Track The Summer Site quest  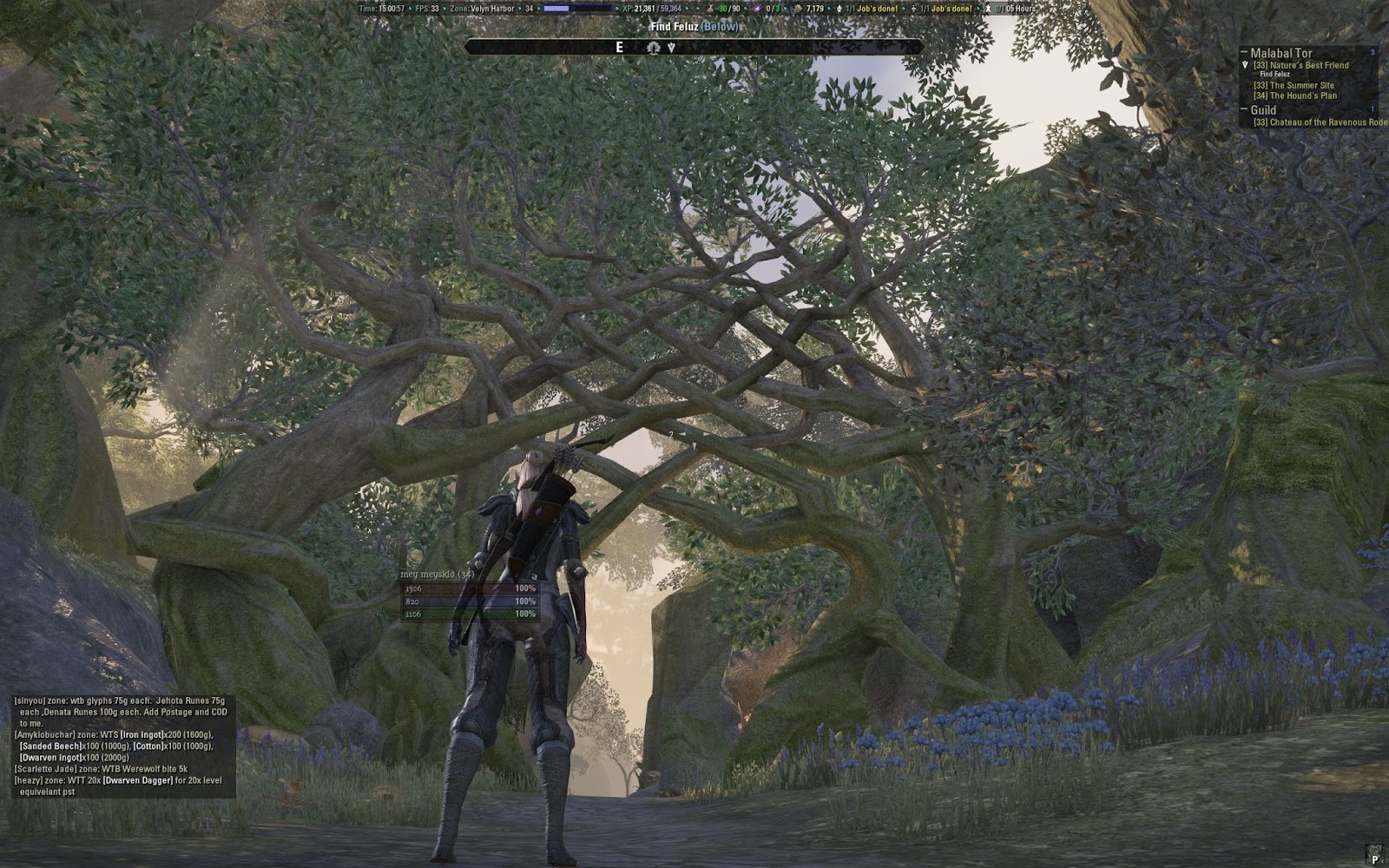point(1294,85)
